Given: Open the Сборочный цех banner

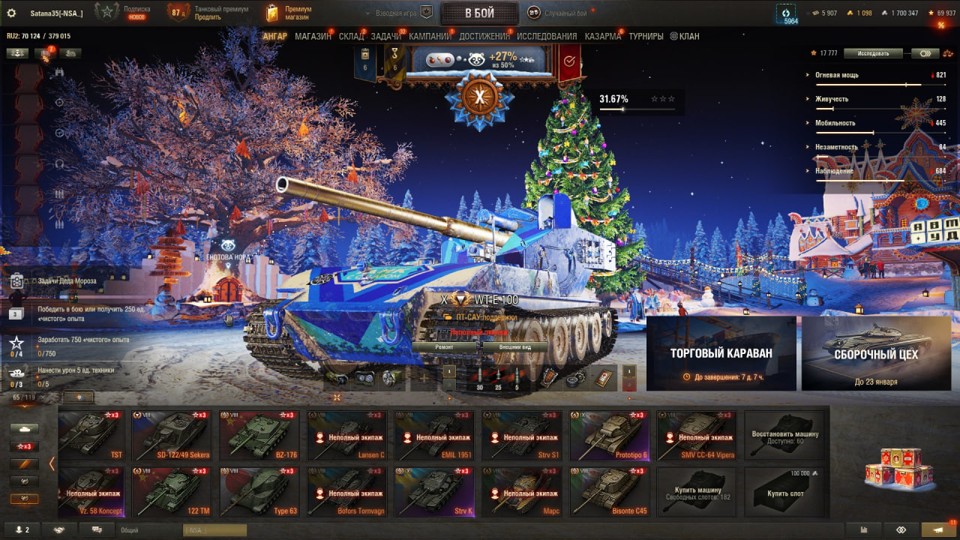Looking at the screenshot, I should coord(876,353).
